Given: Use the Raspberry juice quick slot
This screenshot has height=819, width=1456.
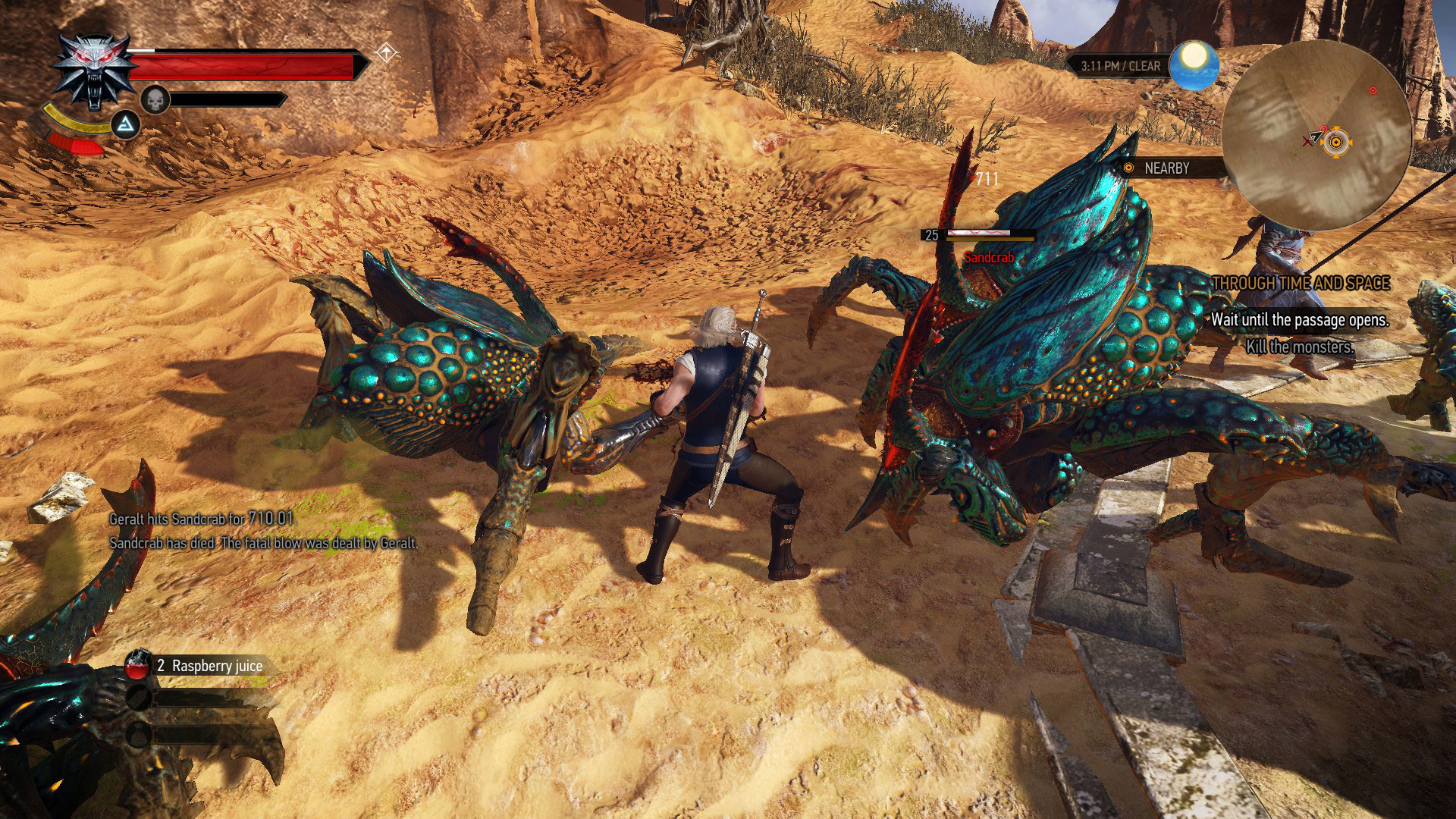Looking at the screenshot, I should click(x=137, y=665).
